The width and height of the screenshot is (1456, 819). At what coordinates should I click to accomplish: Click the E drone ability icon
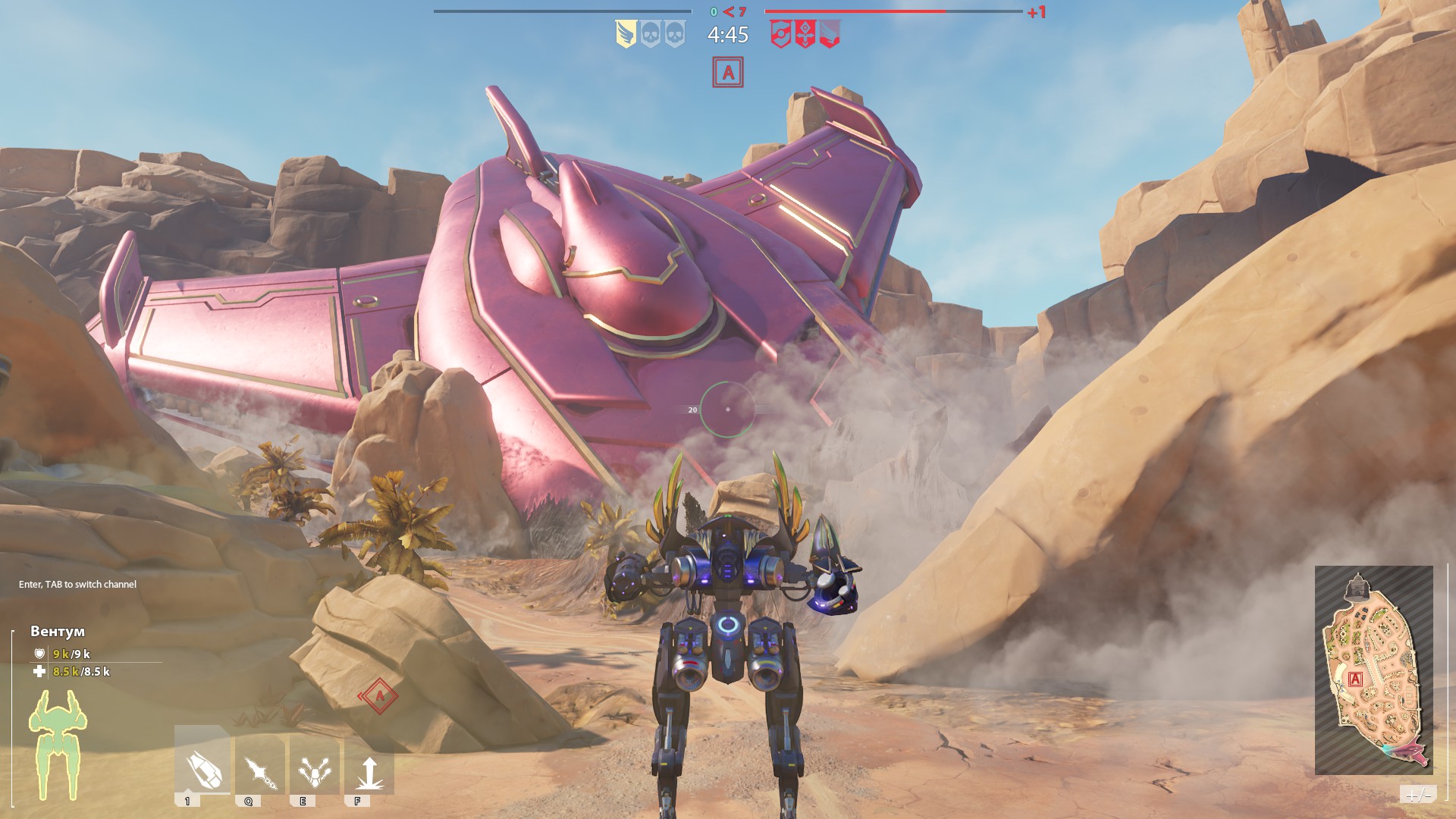[315, 766]
